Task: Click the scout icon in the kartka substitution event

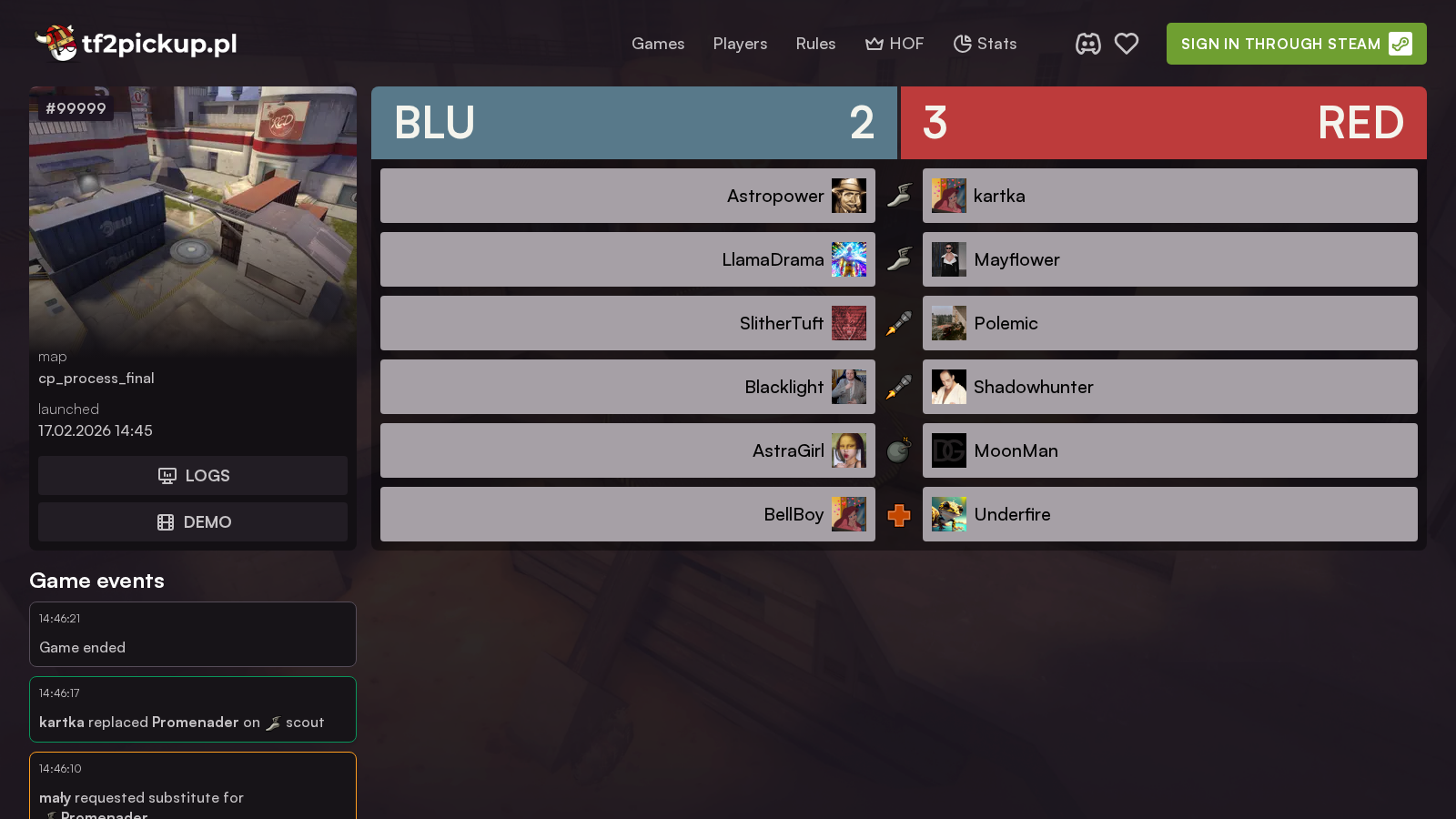Action: [273, 723]
